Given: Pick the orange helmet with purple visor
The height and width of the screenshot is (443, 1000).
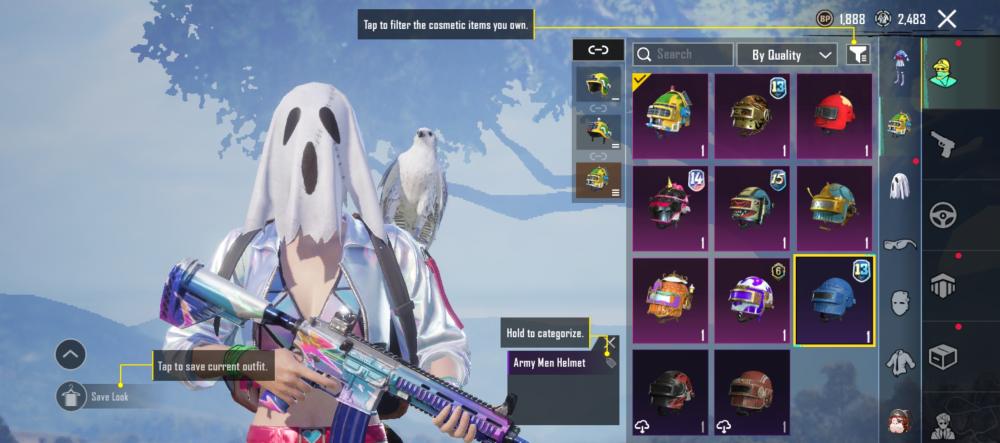Looking at the screenshot, I should (670, 299).
